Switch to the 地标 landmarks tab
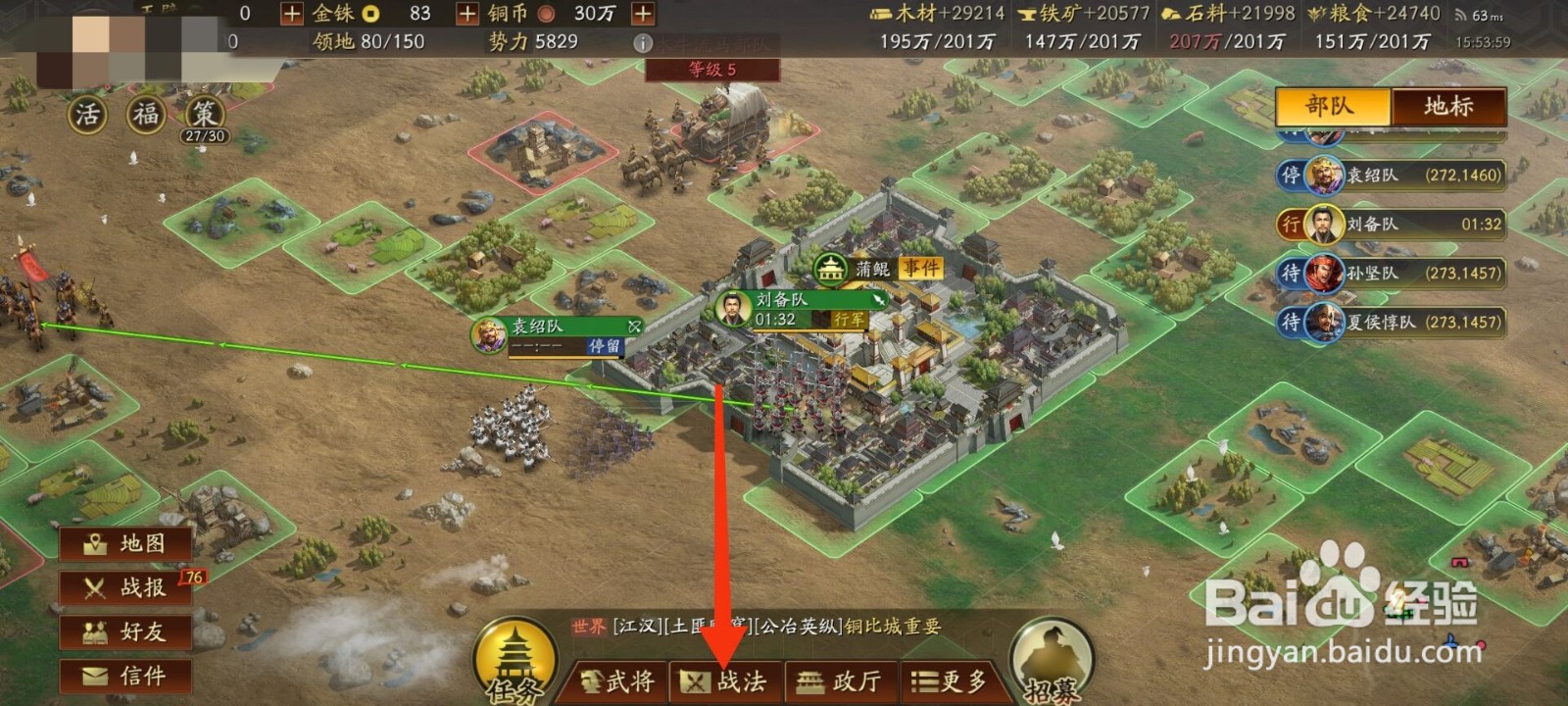 pos(1447,108)
